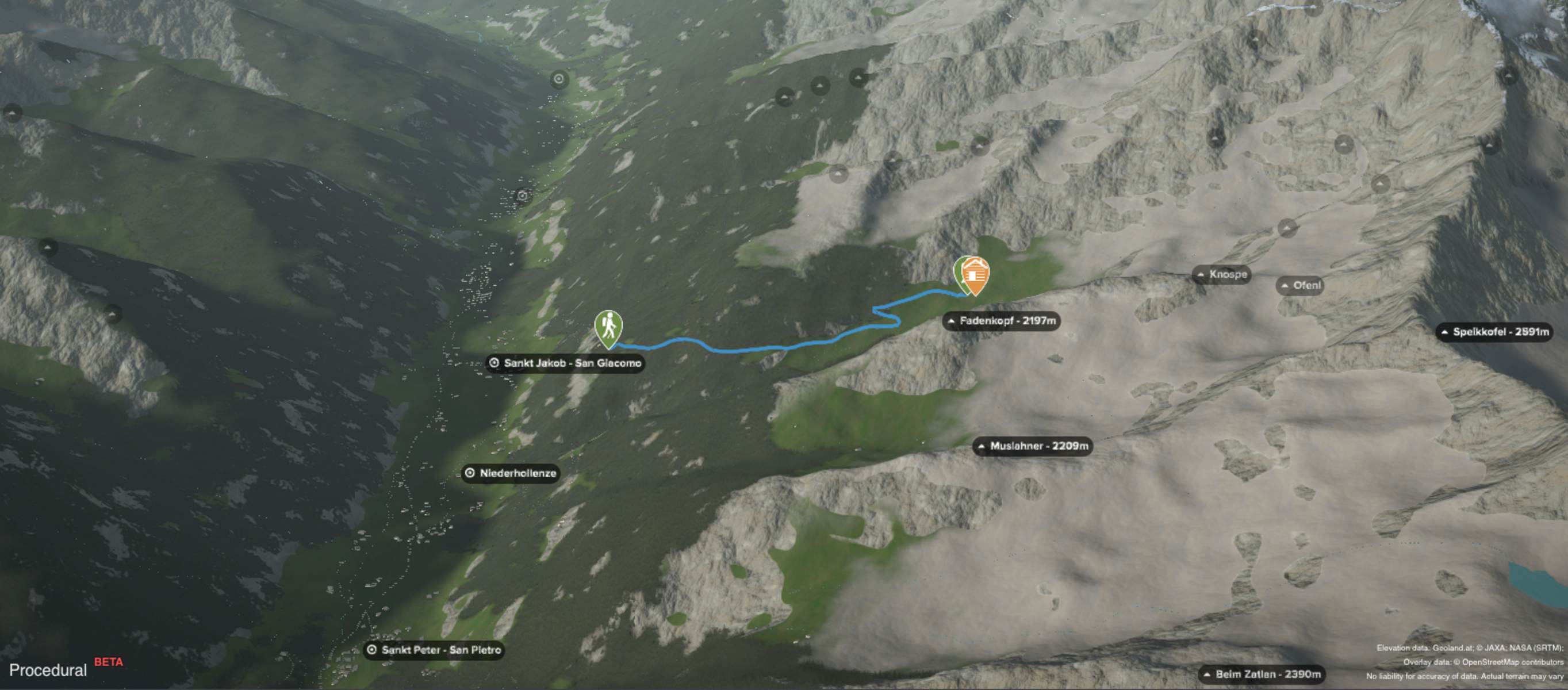Select the Muslahner - 2209m peak label
The height and width of the screenshot is (690, 1568).
[x=1032, y=446]
